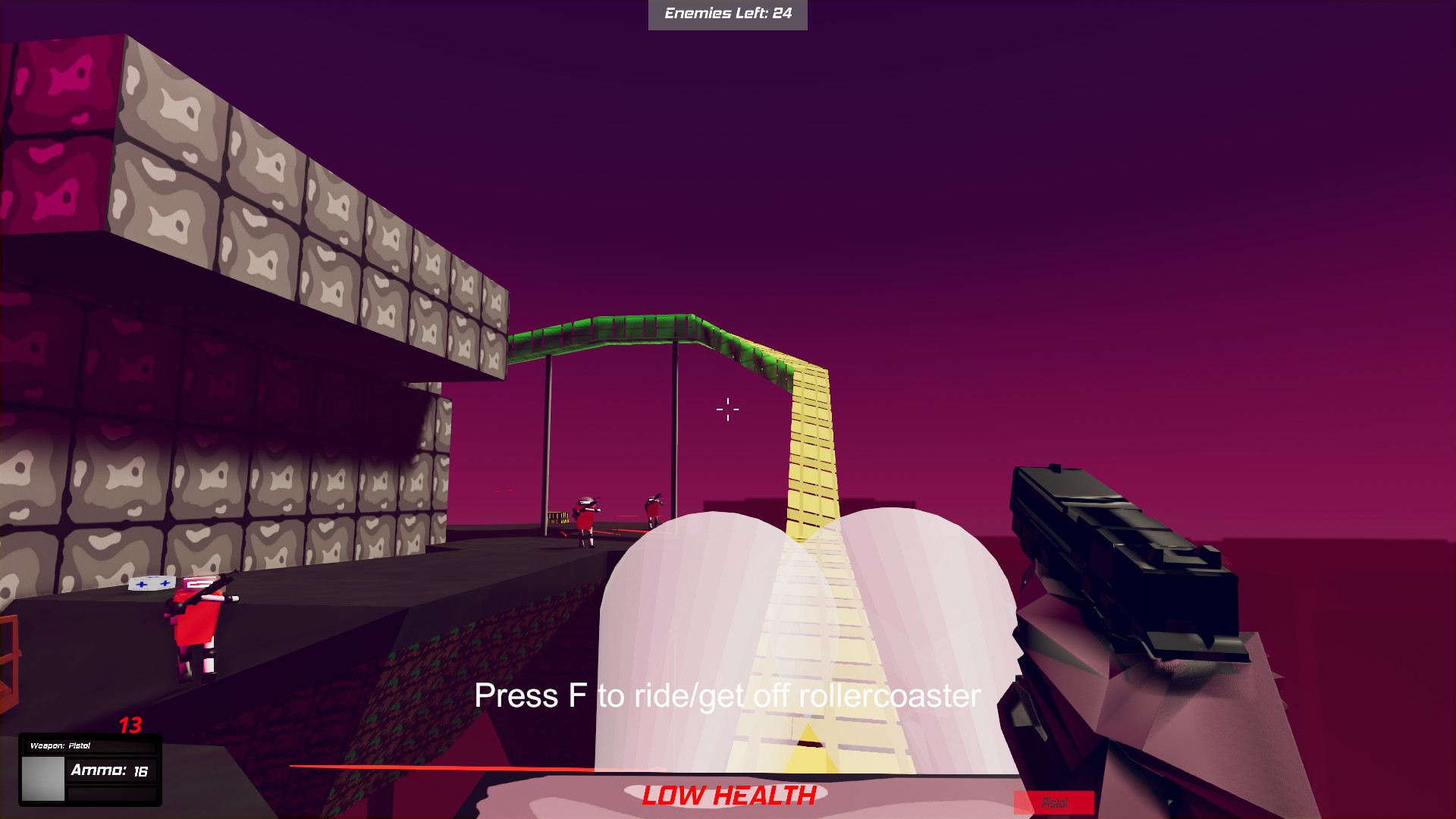Open the Enemies Left: 24 banner
The width and height of the screenshot is (1456, 819).
coord(727,13)
